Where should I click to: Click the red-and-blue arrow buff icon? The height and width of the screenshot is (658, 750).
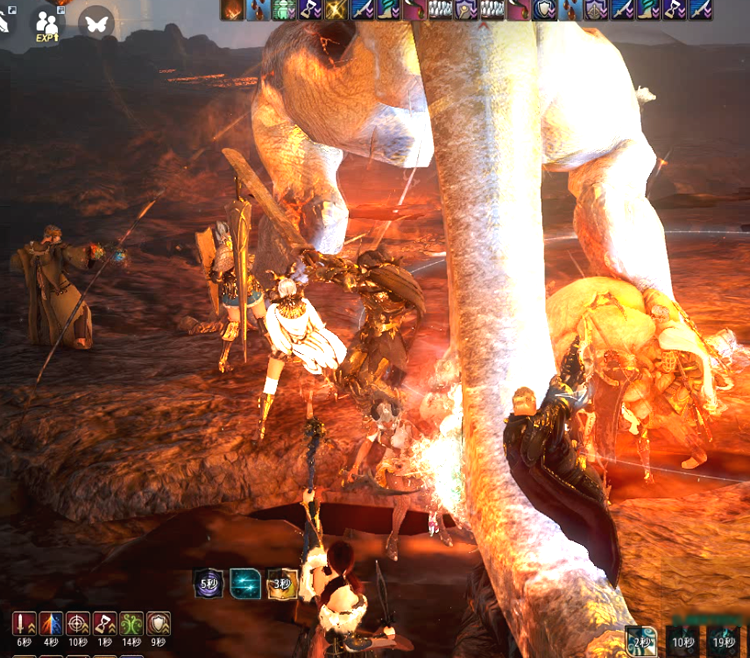tap(51, 625)
